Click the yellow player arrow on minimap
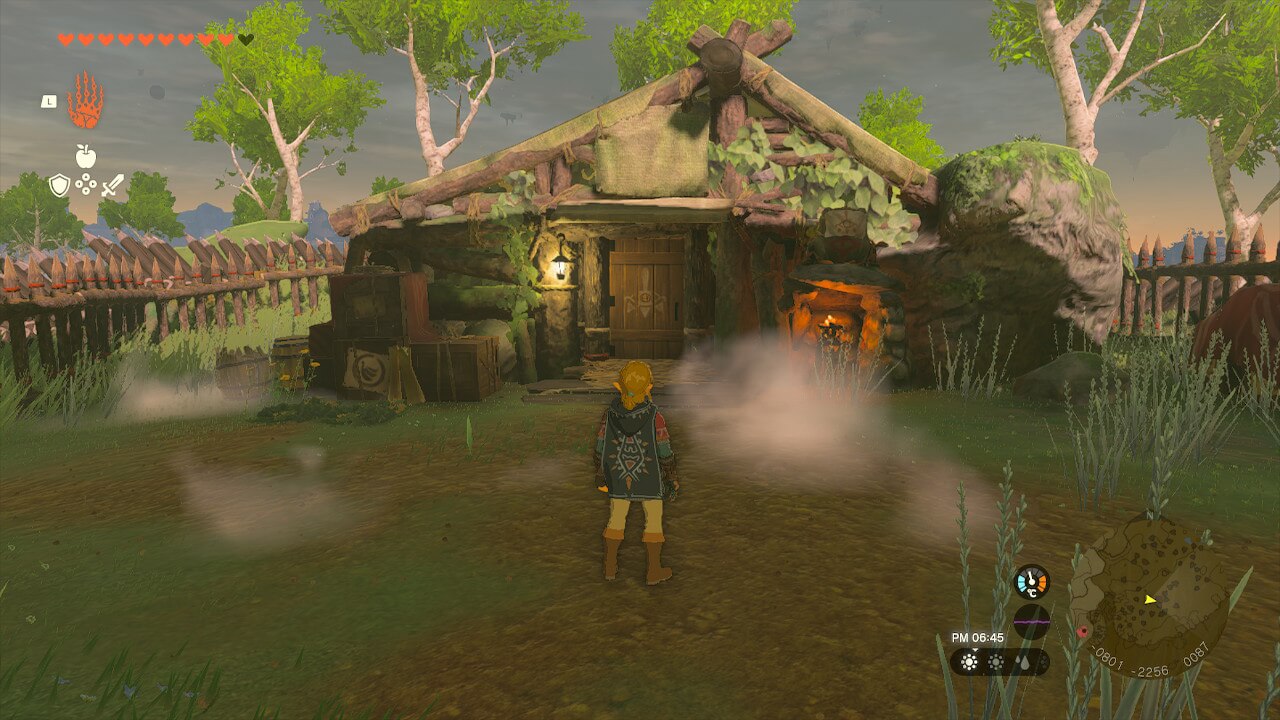 click(x=1150, y=599)
